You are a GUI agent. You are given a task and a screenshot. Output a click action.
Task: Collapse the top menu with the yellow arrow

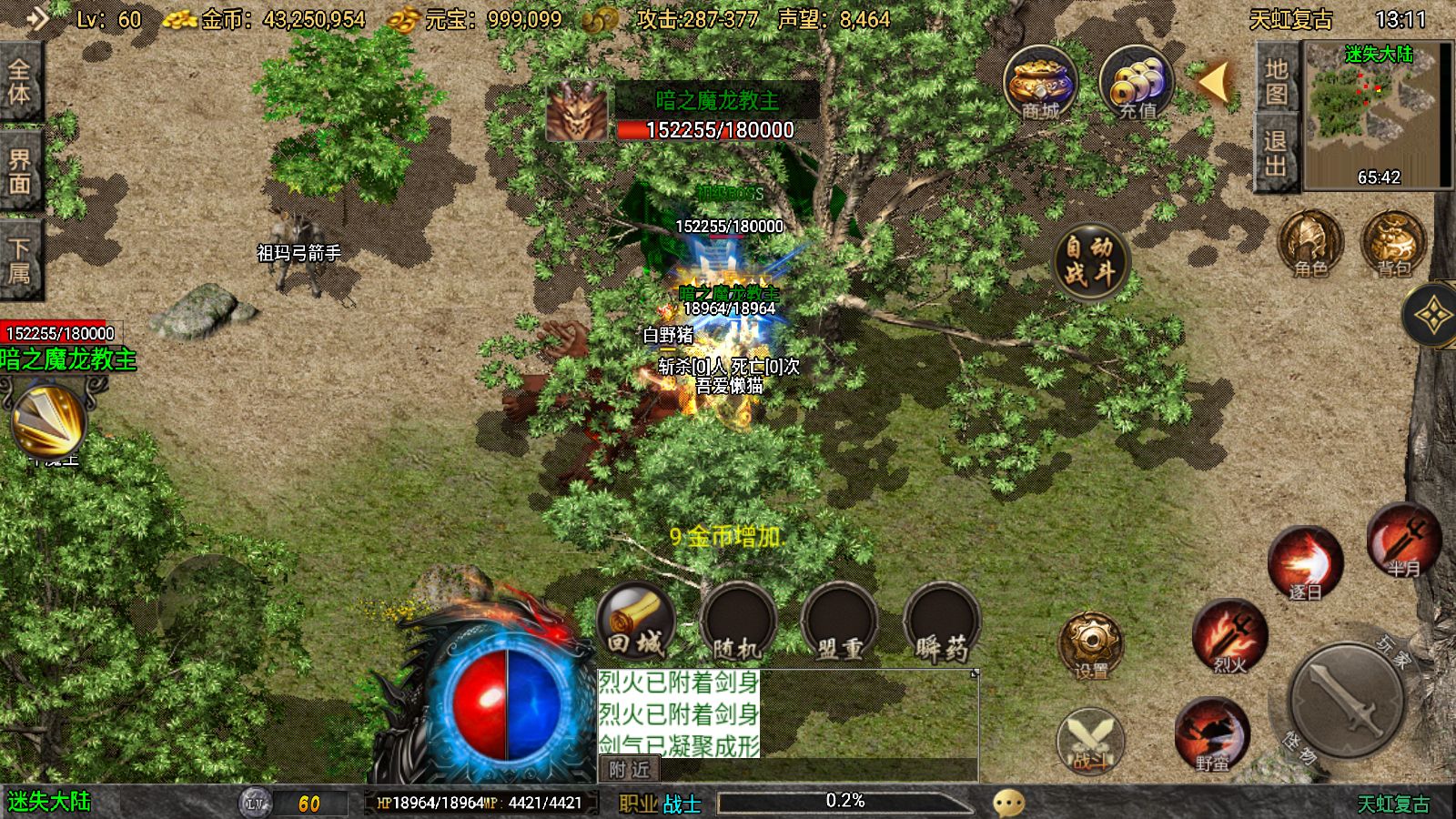click(1215, 82)
